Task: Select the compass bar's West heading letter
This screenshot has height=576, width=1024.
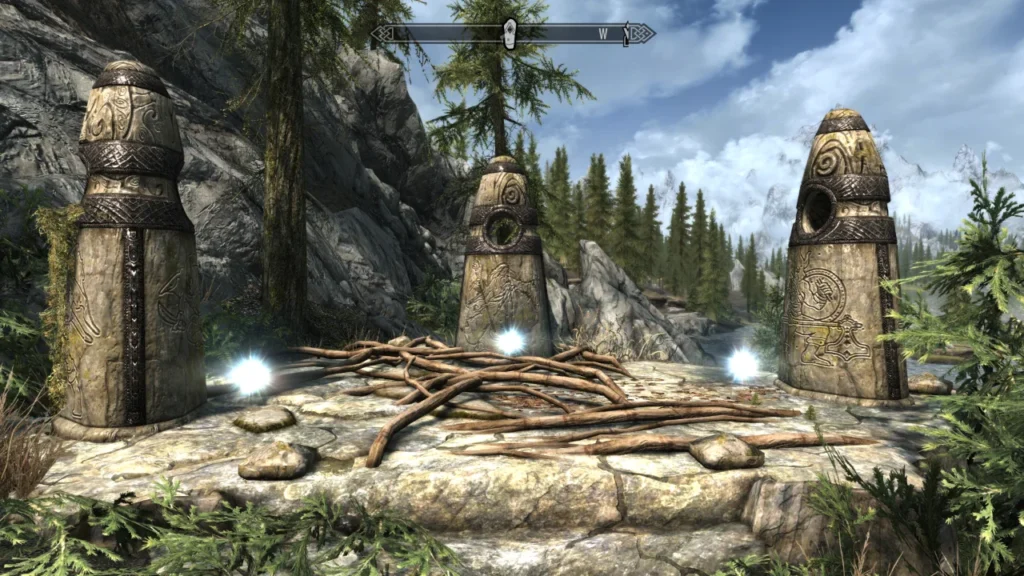Action: click(604, 34)
